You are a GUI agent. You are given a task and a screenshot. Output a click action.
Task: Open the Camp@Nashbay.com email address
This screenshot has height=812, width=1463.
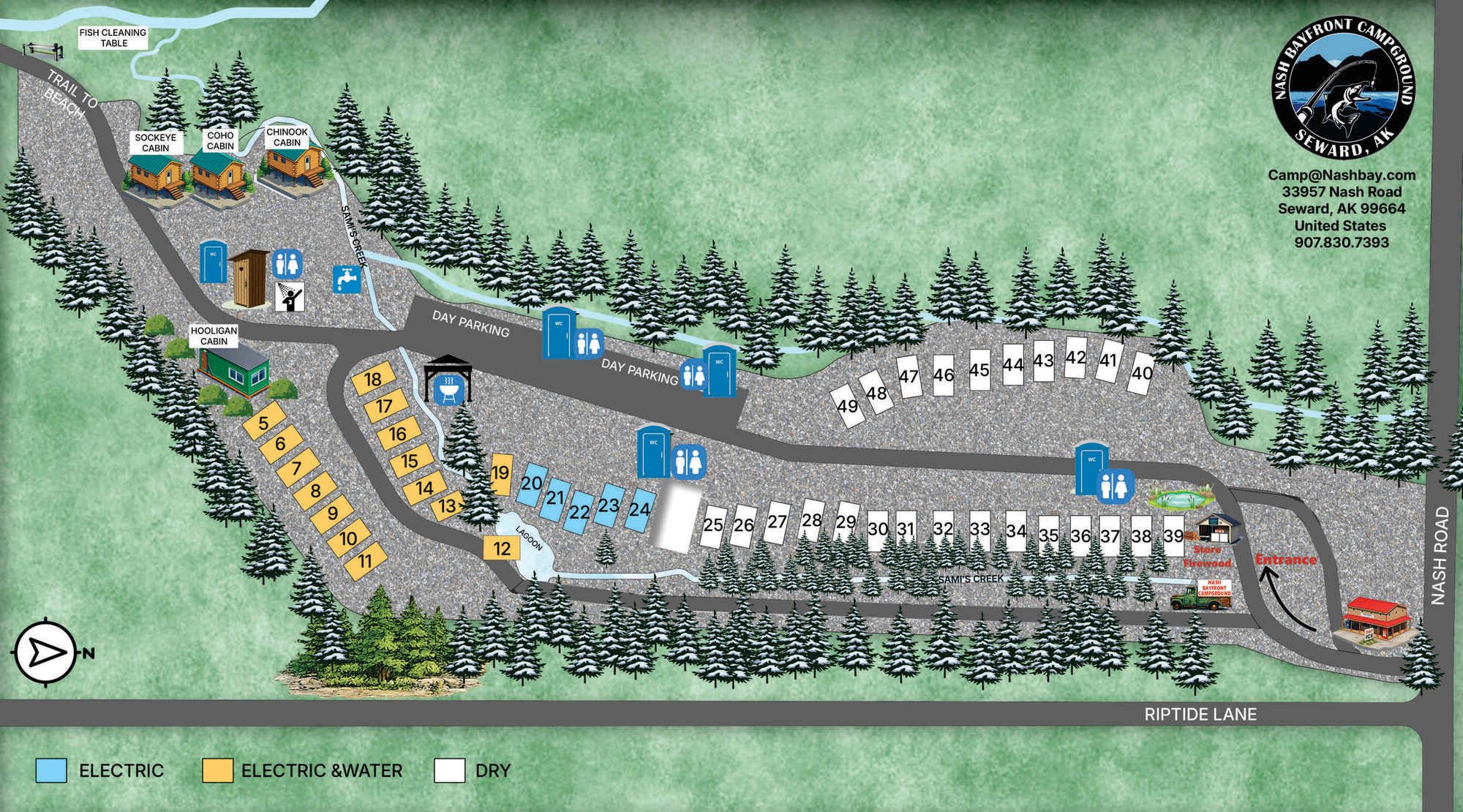[x=1341, y=176]
